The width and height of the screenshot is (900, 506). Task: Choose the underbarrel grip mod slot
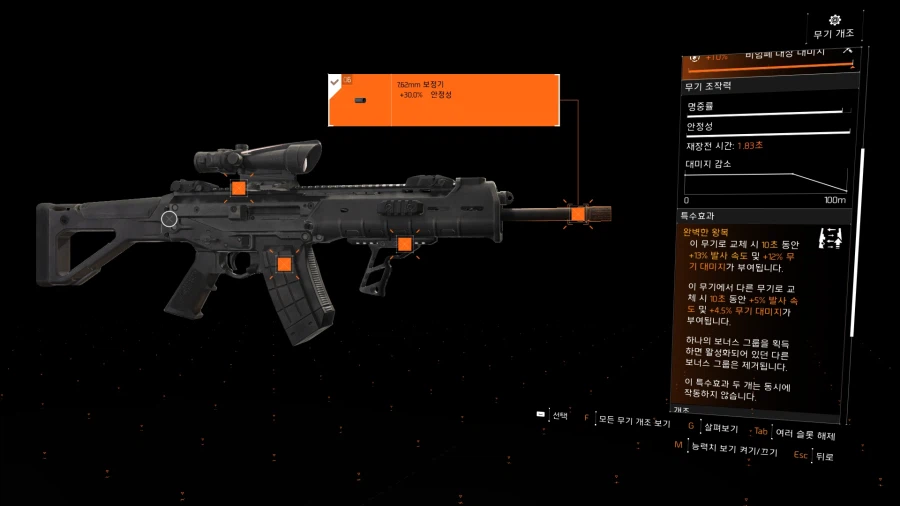(404, 244)
